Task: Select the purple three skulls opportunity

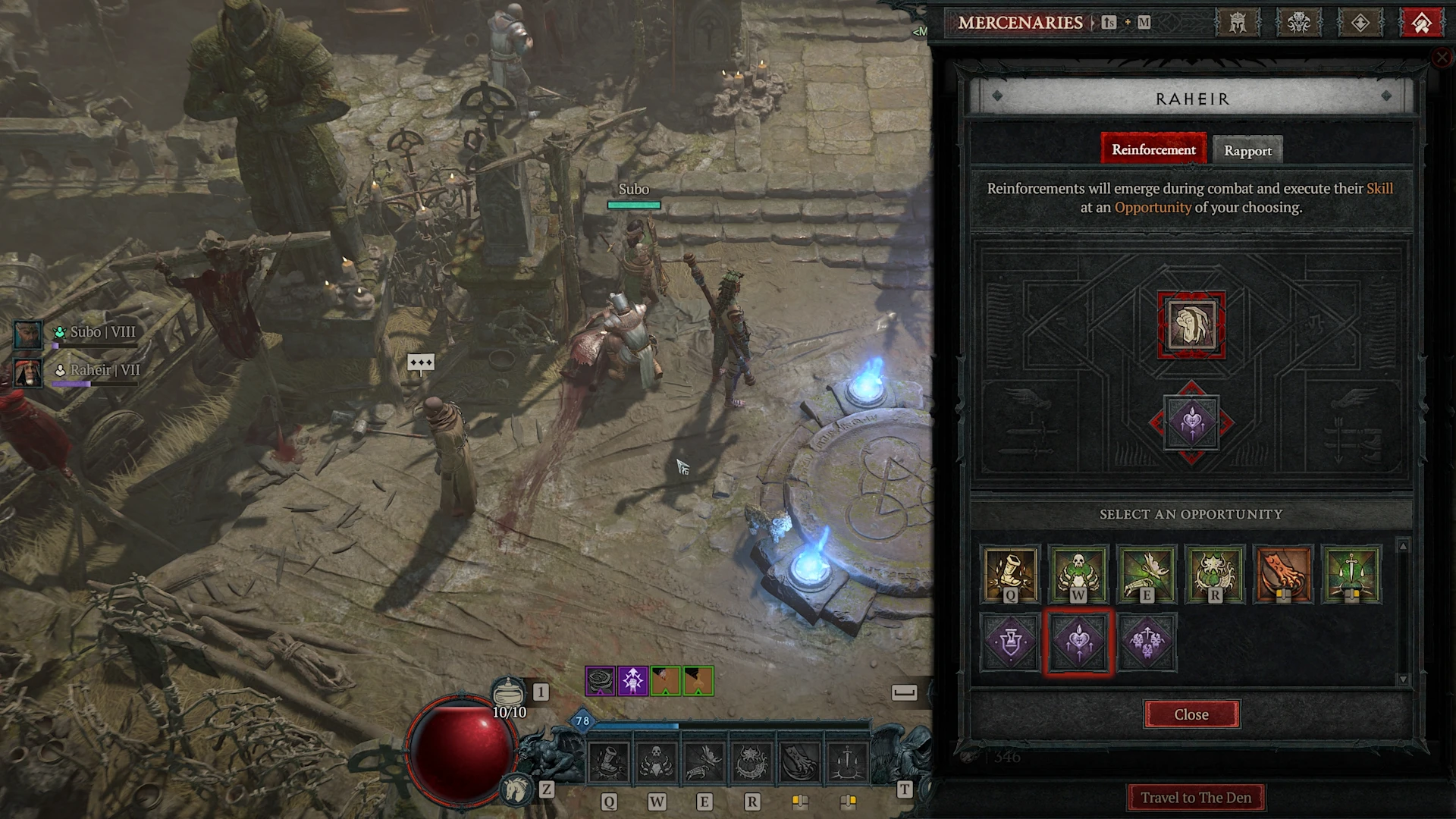Action: coord(1147,642)
